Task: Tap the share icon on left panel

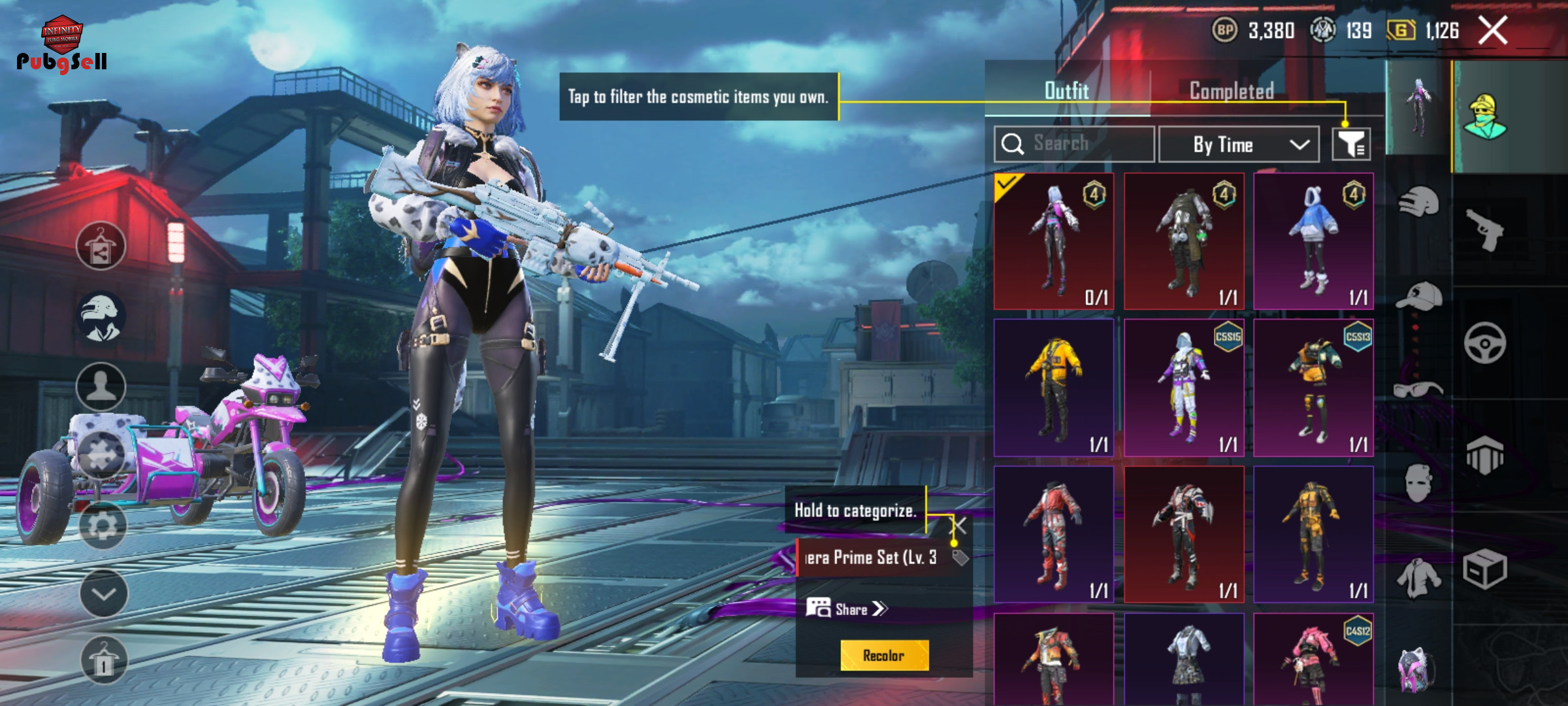Action: pos(101,246)
